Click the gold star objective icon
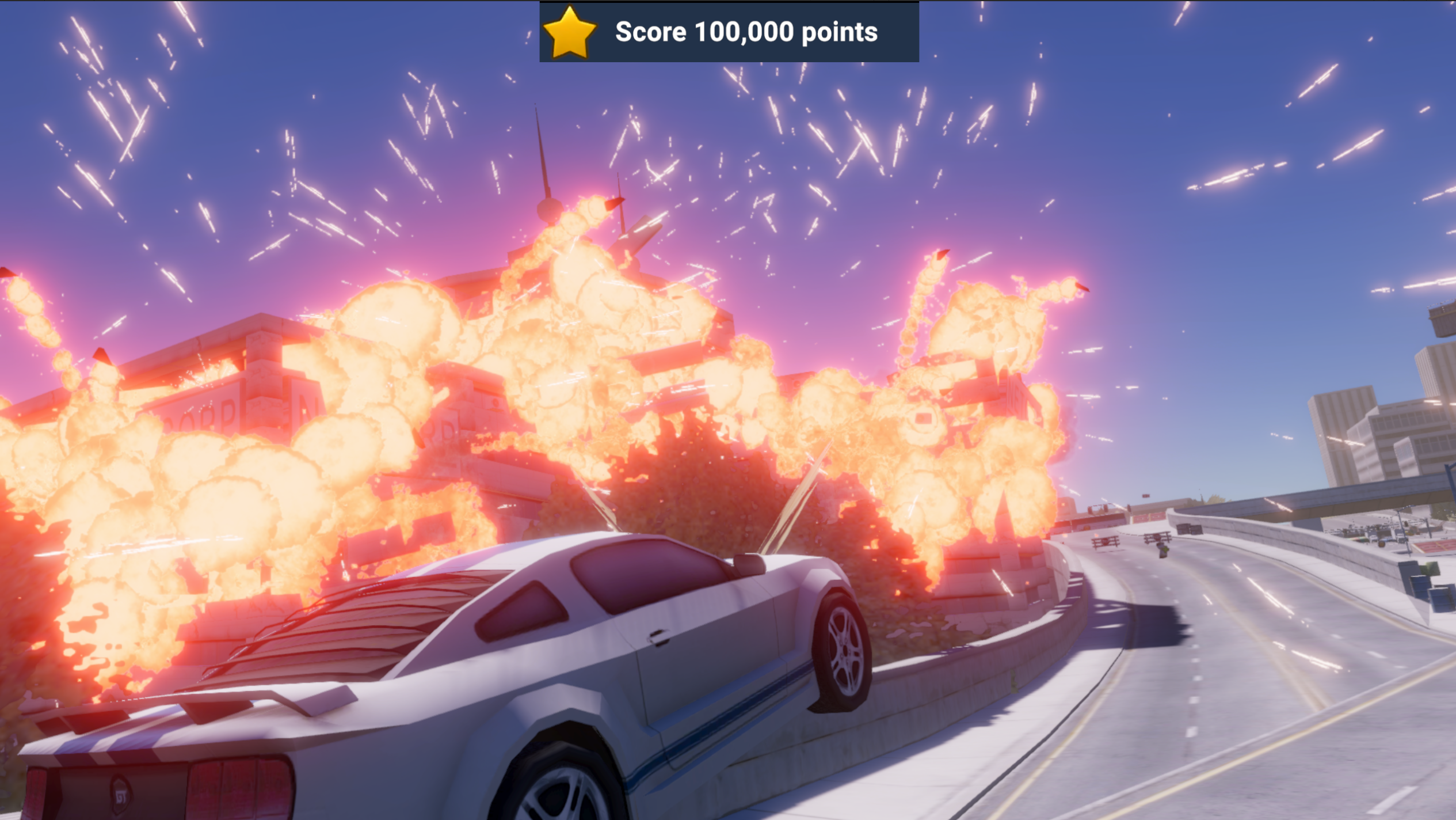This screenshot has width=1456, height=820. [569, 32]
